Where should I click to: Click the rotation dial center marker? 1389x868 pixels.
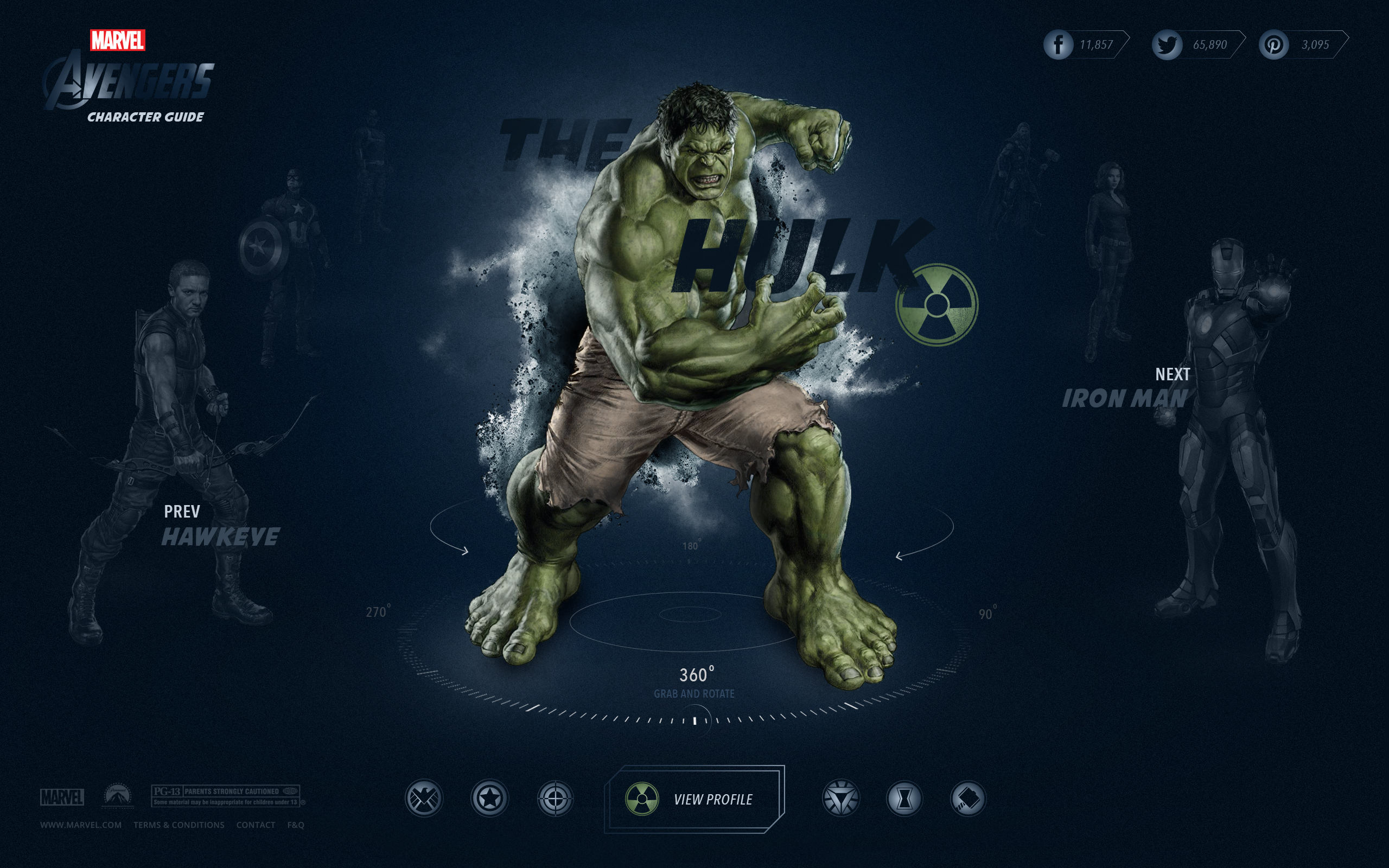[x=694, y=720]
